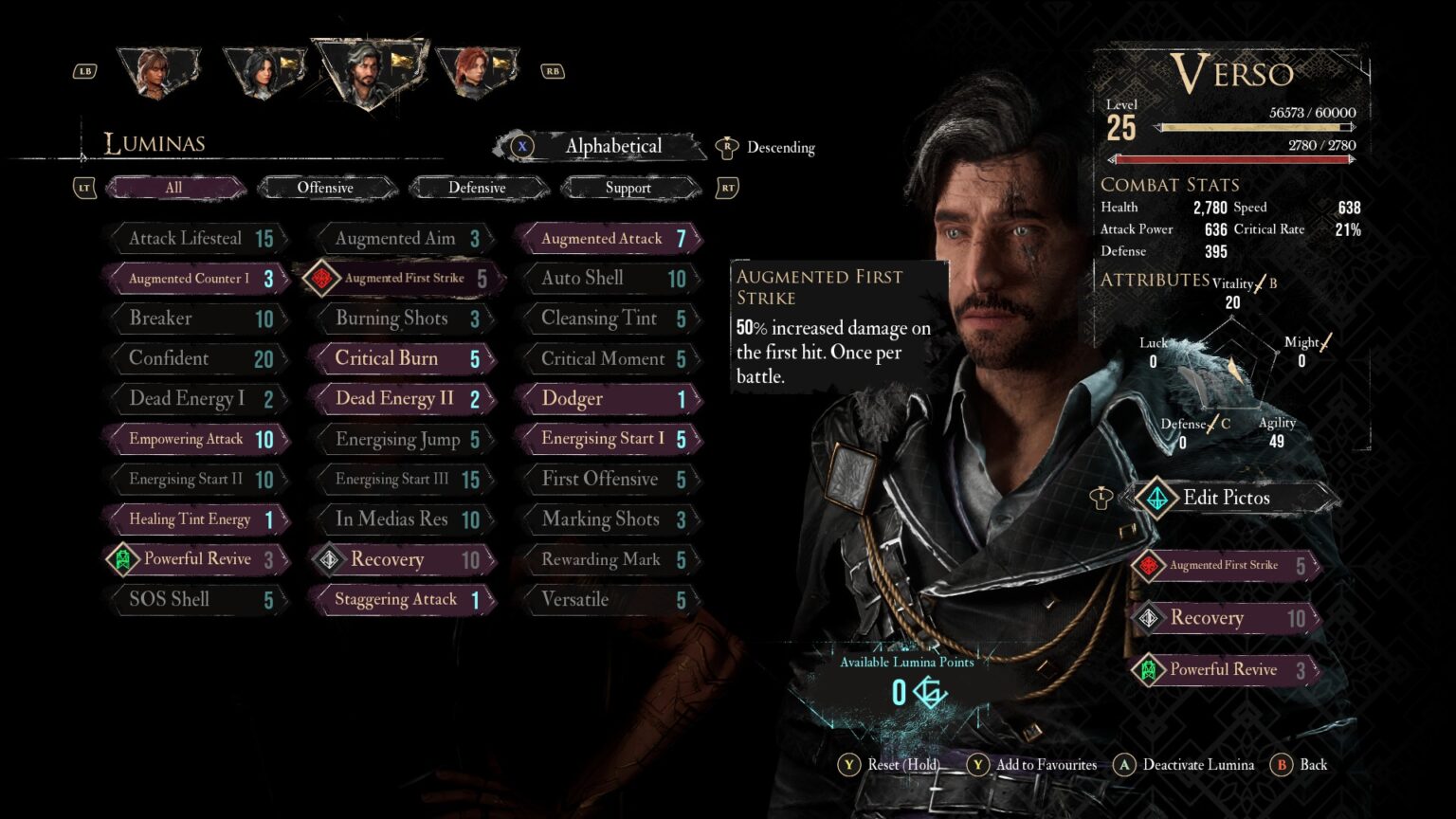Pick the Confident lumina row
The width and height of the screenshot is (1456, 819).
[x=198, y=358]
